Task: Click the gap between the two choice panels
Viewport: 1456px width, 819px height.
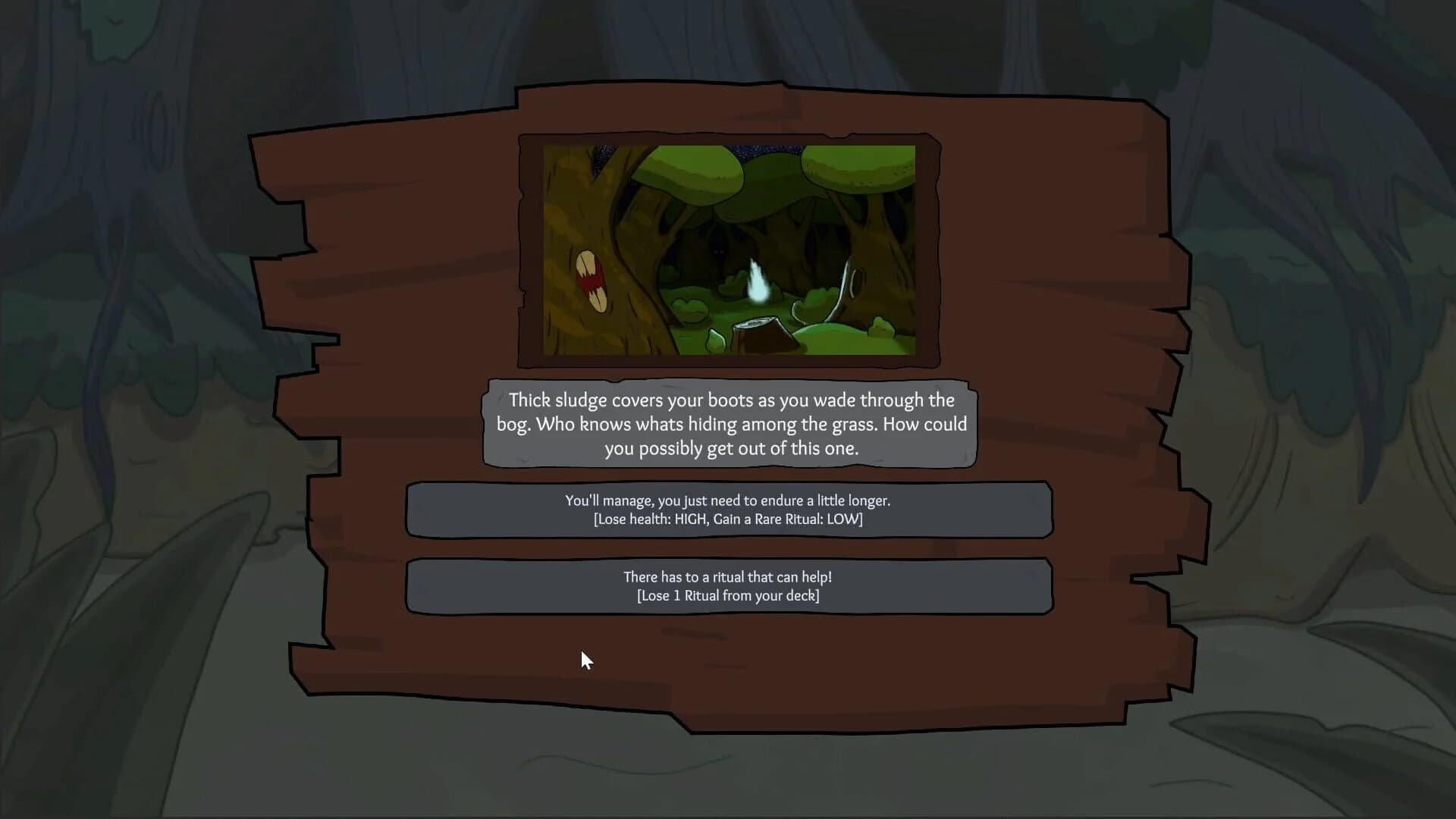Action: tap(728, 548)
